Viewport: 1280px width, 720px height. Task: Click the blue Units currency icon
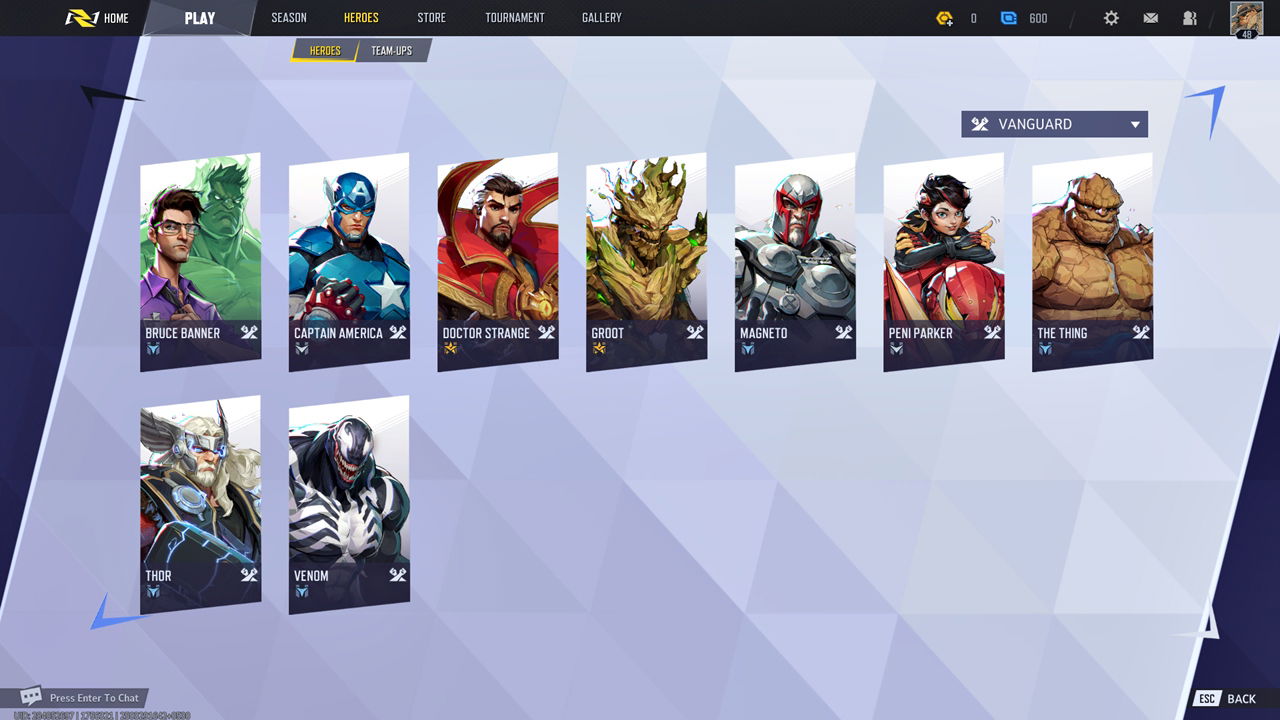[x=1010, y=17]
